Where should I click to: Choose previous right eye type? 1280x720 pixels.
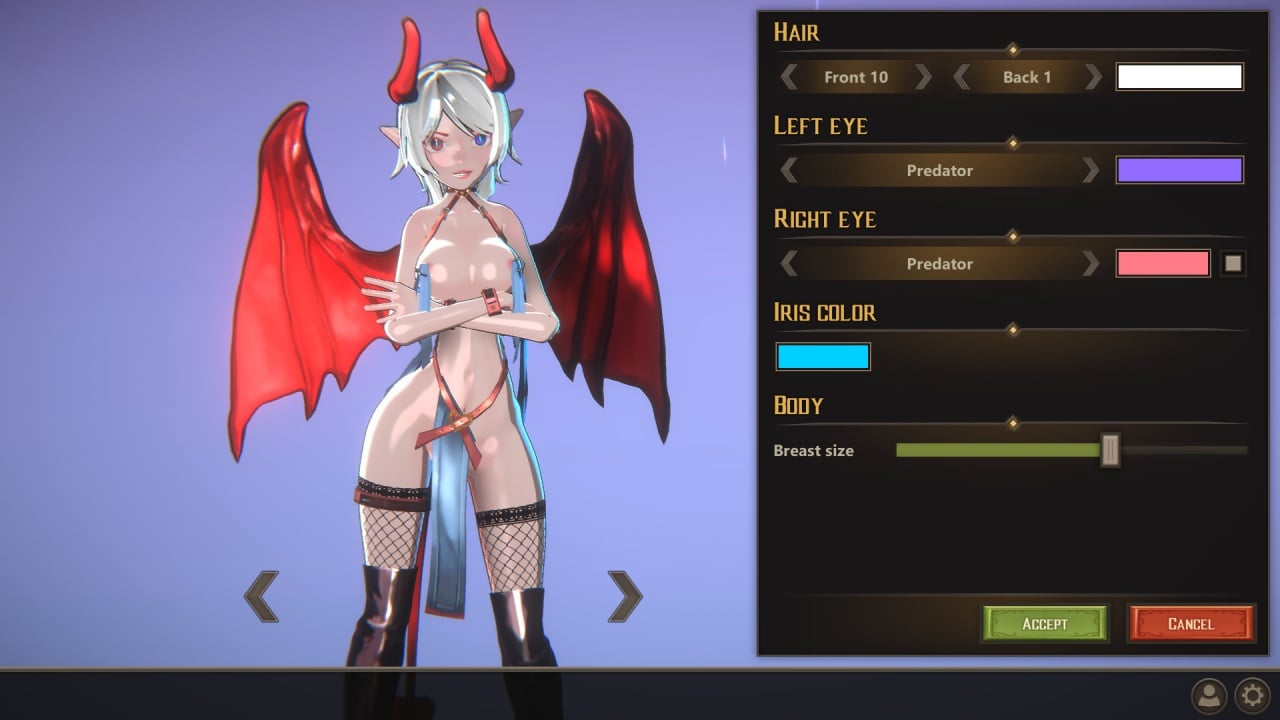pyautogui.click(x=789, y=264)
